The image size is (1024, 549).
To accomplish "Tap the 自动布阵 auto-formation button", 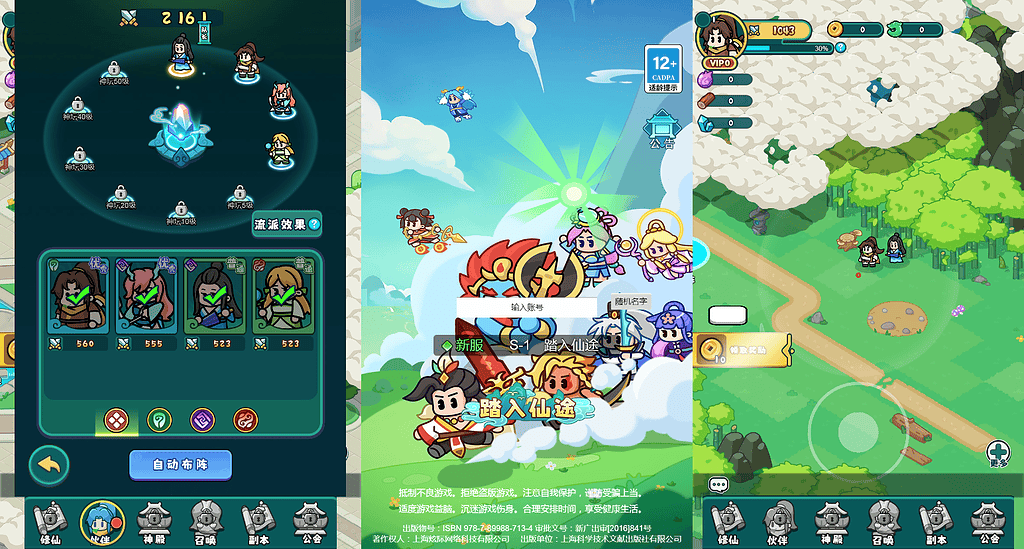I will coord(180,465).
